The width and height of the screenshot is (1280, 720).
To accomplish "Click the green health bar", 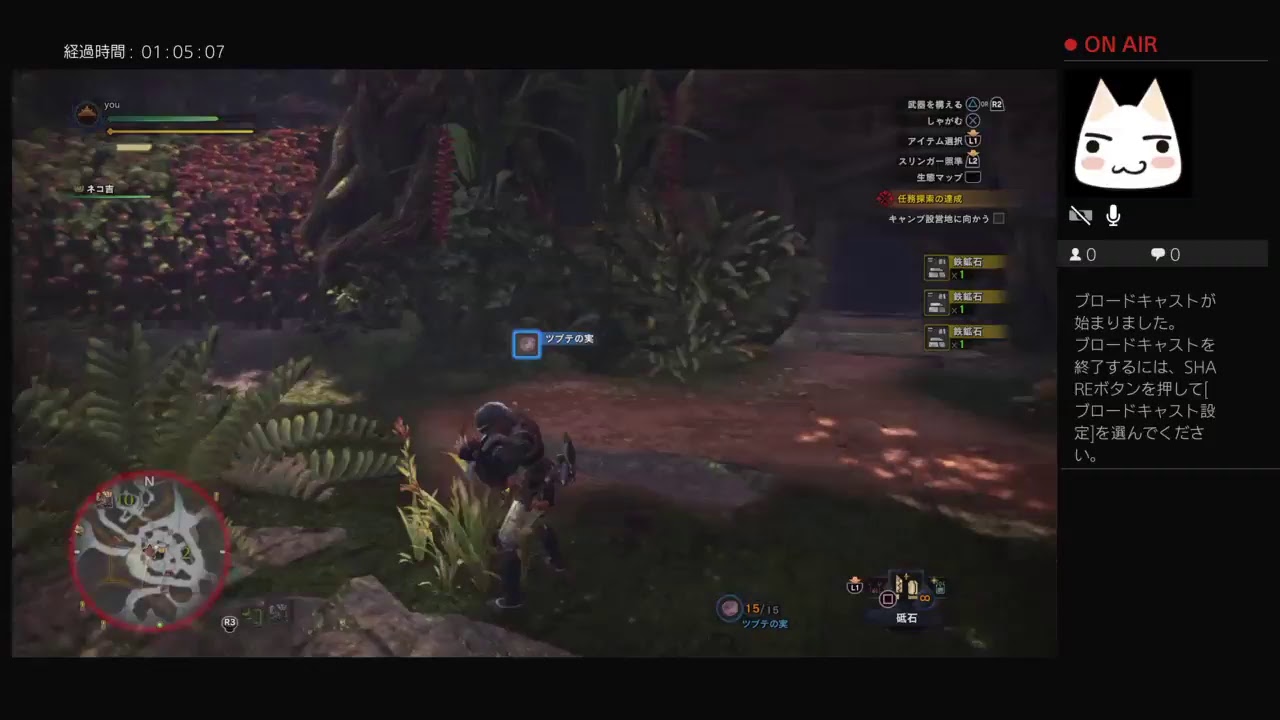I will click(165, 118).
